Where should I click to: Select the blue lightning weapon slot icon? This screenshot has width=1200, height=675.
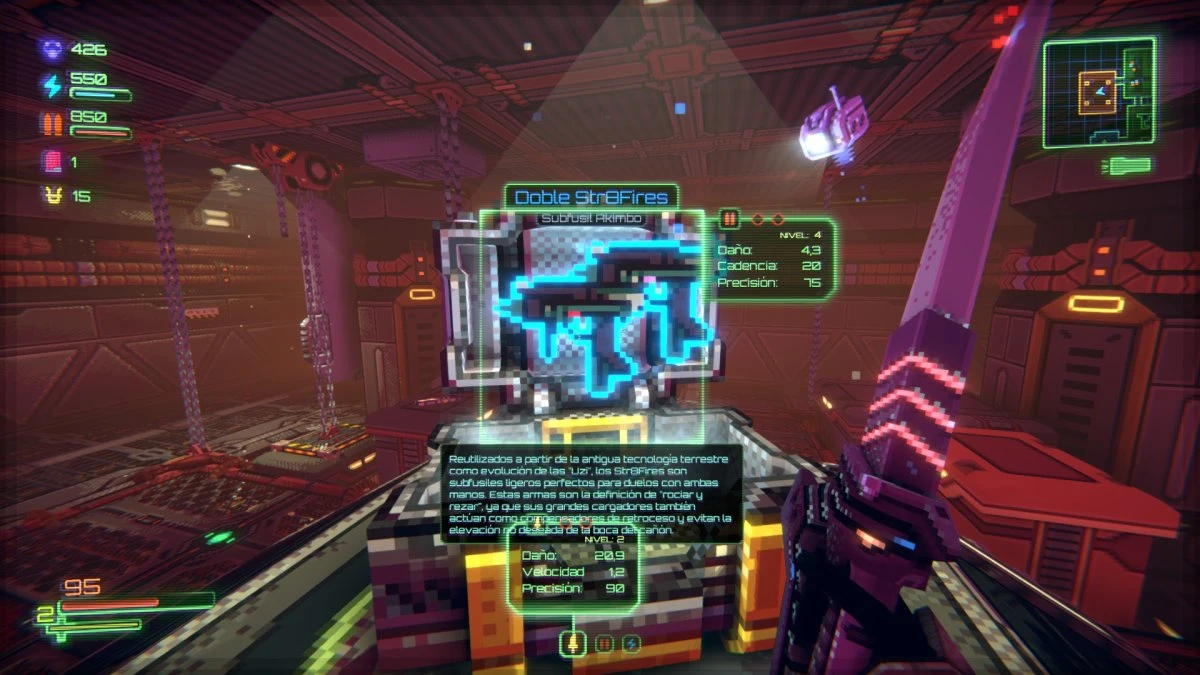(631, 643)
